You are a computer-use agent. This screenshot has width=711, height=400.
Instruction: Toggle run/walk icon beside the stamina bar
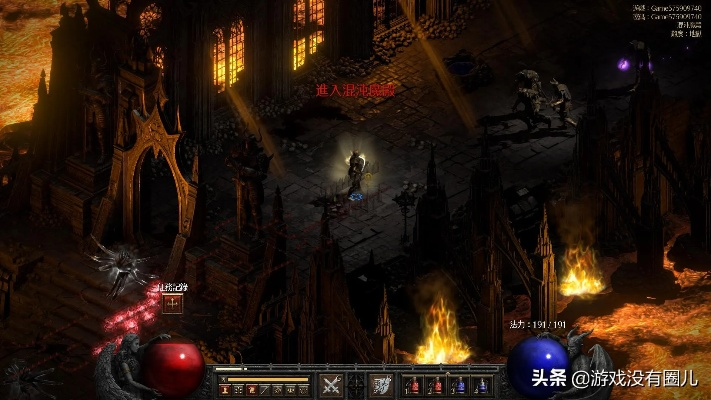222,380
